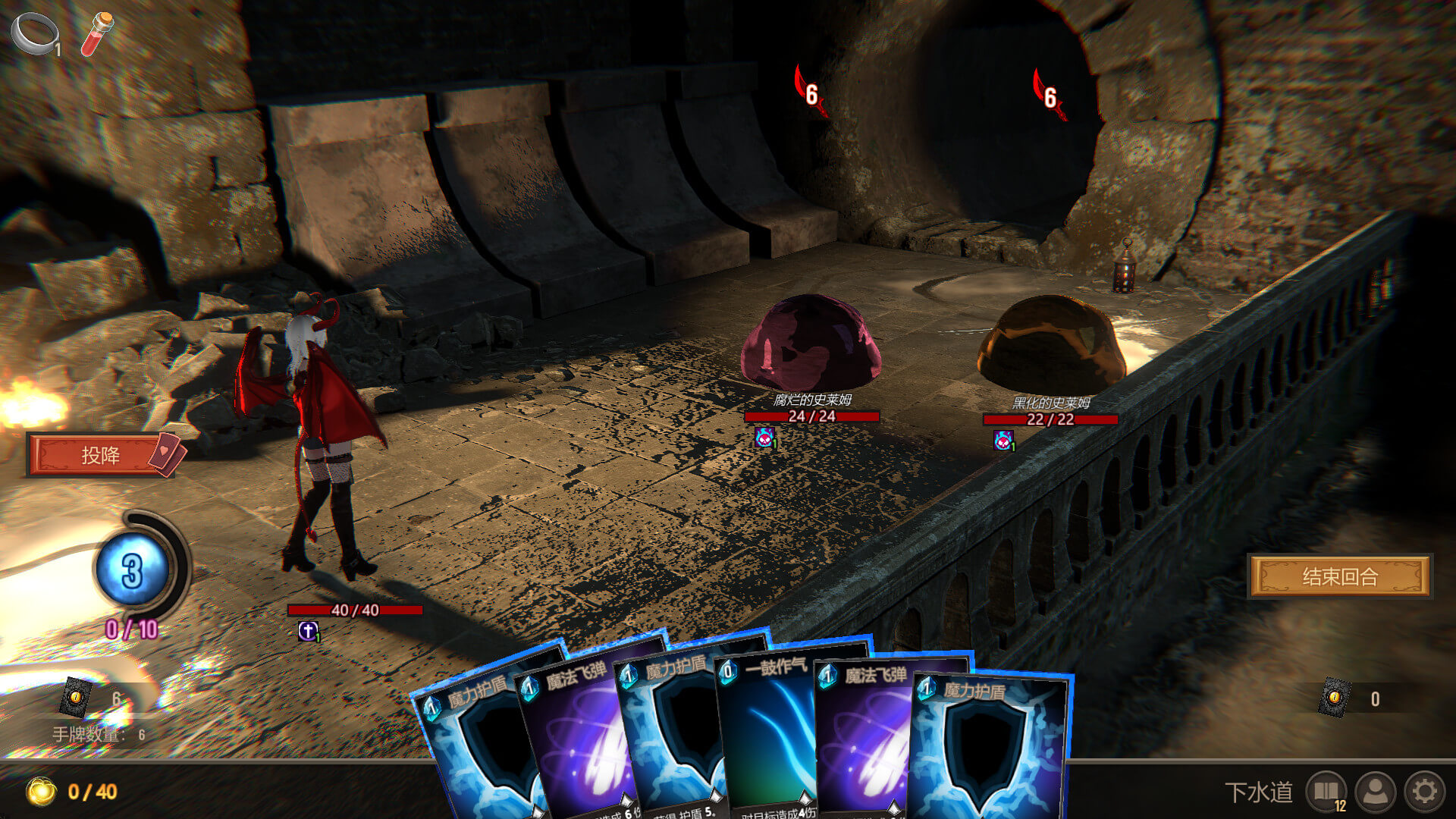Check the discard pile showing 0

pyautogui.click(x=1335, y=698)
